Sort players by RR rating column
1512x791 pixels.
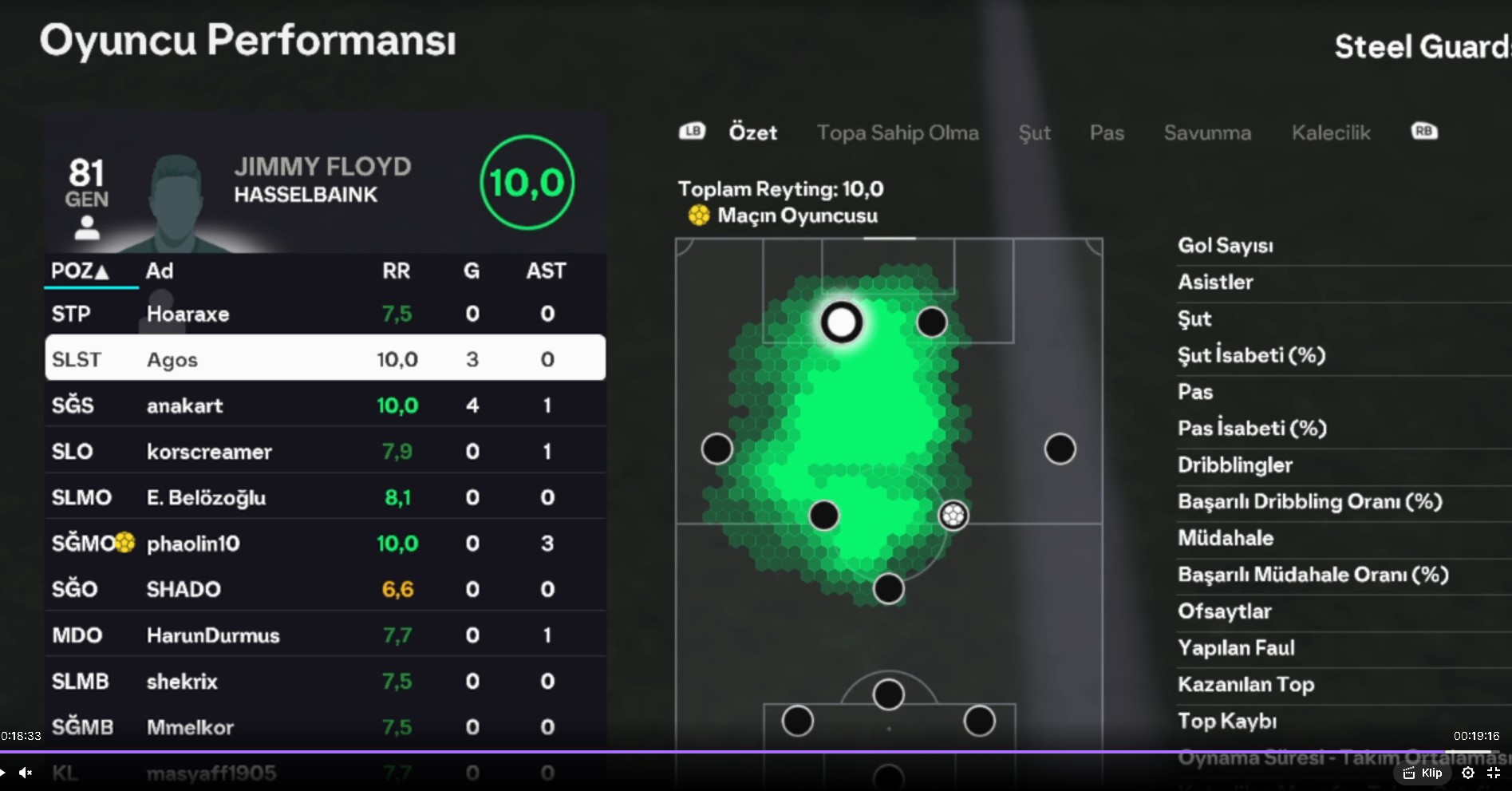pos(396,271)
